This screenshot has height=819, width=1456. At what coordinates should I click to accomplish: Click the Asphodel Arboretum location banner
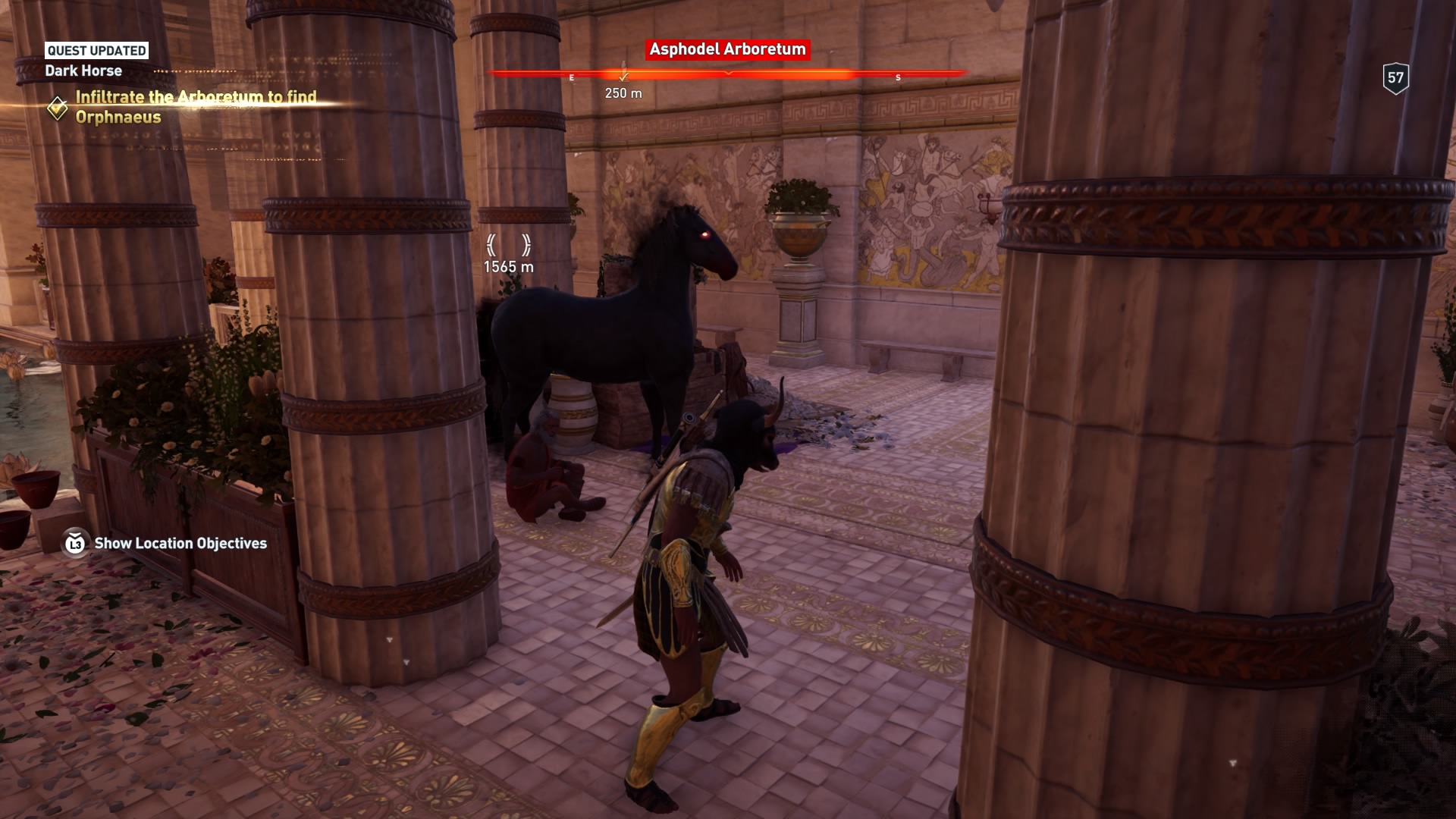pyautogui.click(x=727, y=49)
